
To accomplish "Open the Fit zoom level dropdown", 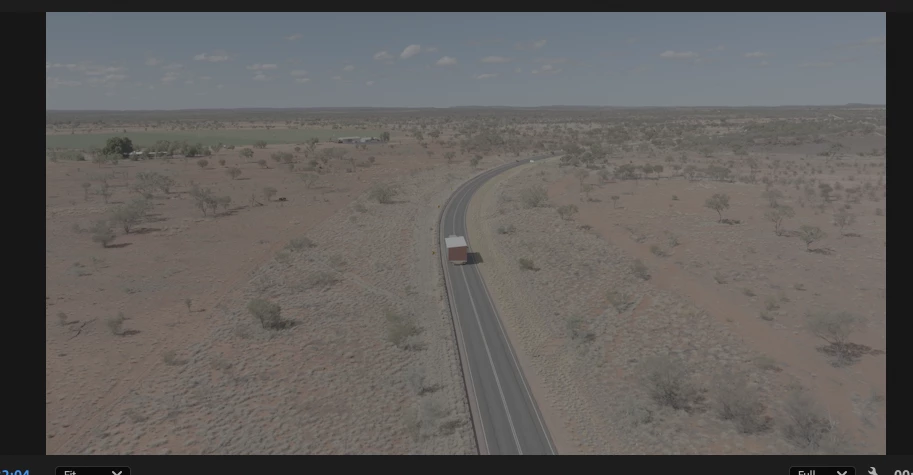I will (x=92, y=471).
